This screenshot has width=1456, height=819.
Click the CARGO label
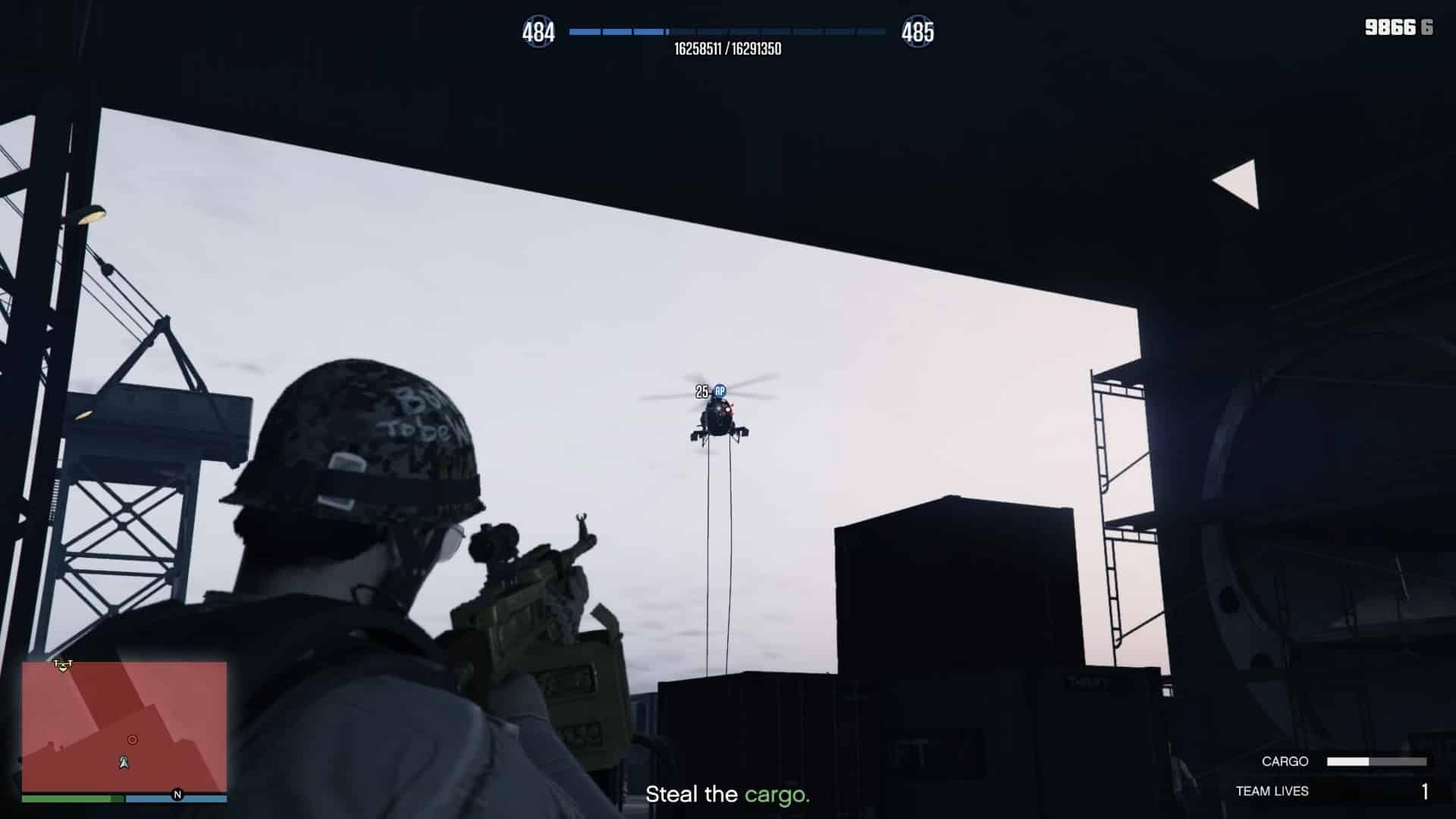(x=1285, y=761)
